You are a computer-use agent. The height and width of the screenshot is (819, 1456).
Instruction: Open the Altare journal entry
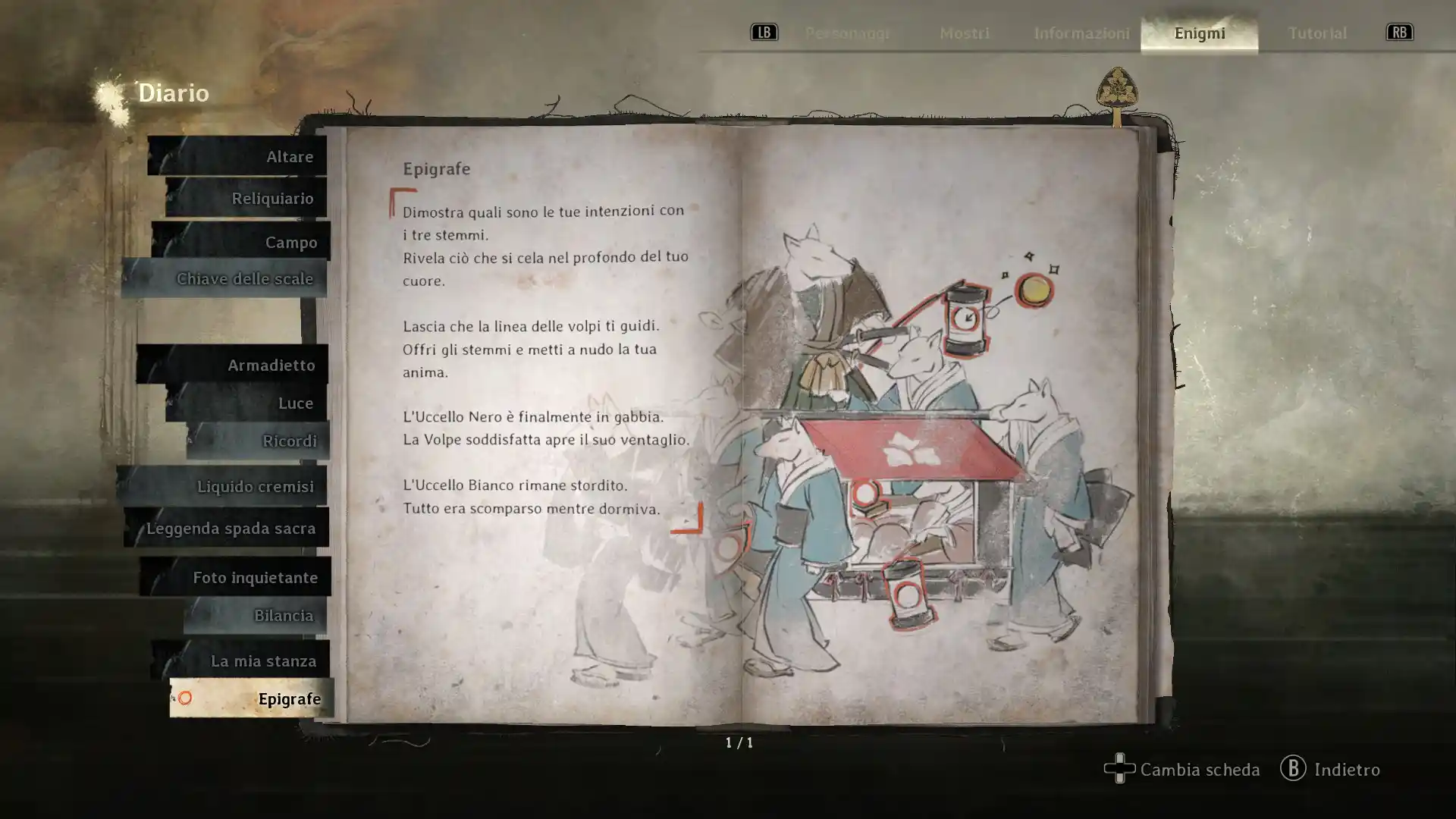coord(290,156)
